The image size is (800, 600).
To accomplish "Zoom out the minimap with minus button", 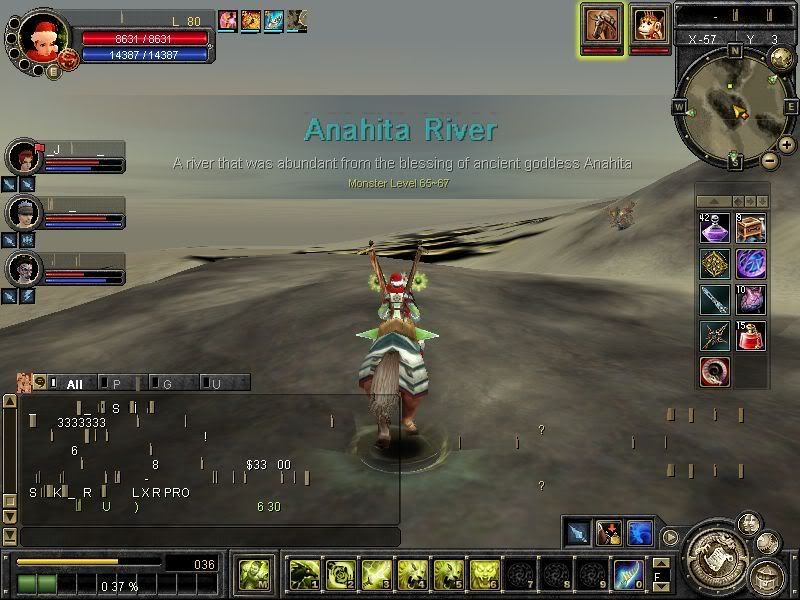I will [x=769, y=160].
